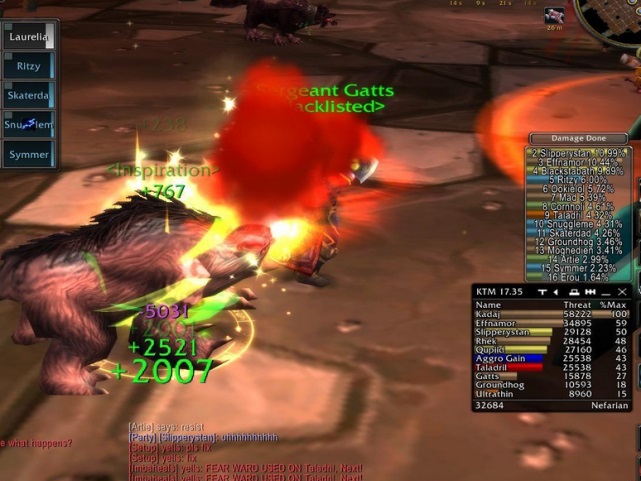641x481 pixels.
Task: Choose the Symmer raid frame
Action: tap(27, 155)
